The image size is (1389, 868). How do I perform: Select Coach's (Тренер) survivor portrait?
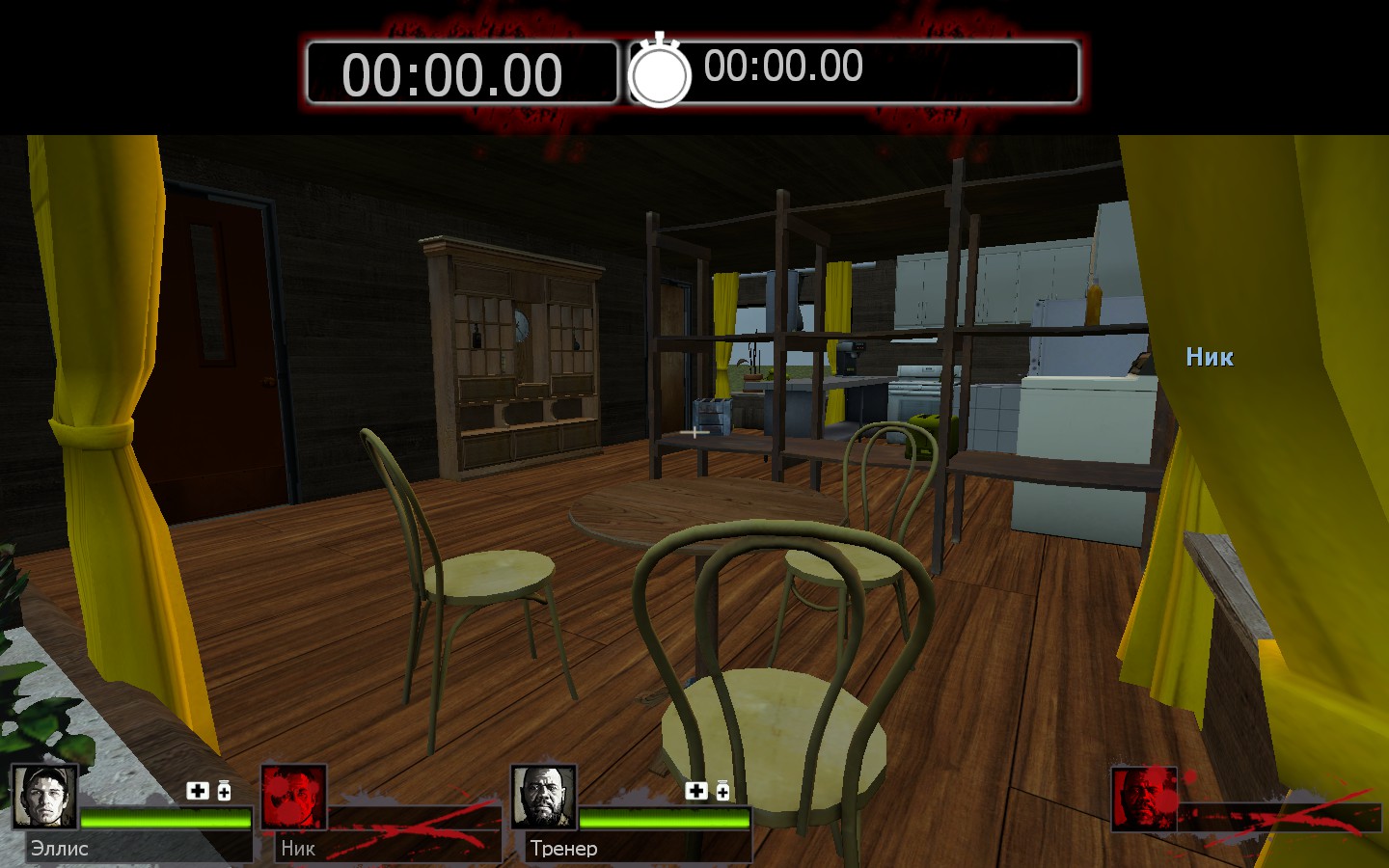click(544, 797)
